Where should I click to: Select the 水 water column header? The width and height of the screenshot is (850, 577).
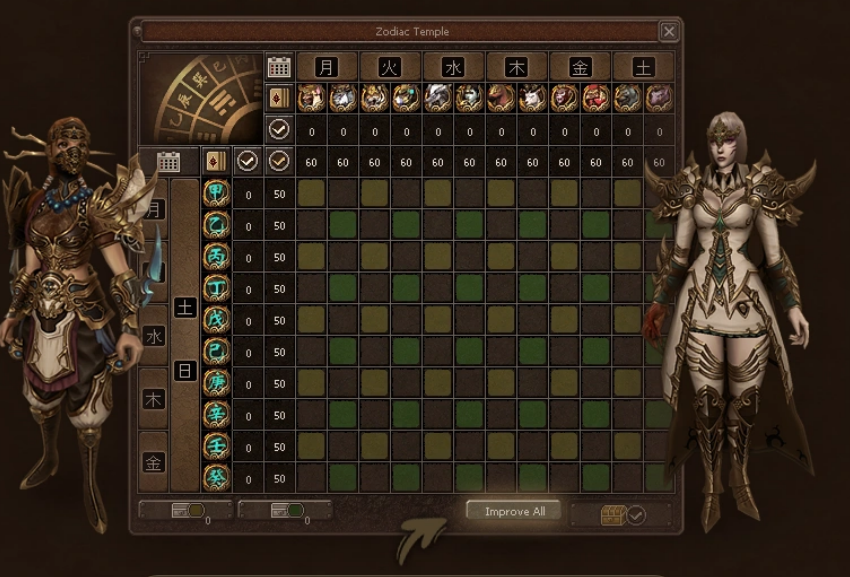click(x=453, y=67)
